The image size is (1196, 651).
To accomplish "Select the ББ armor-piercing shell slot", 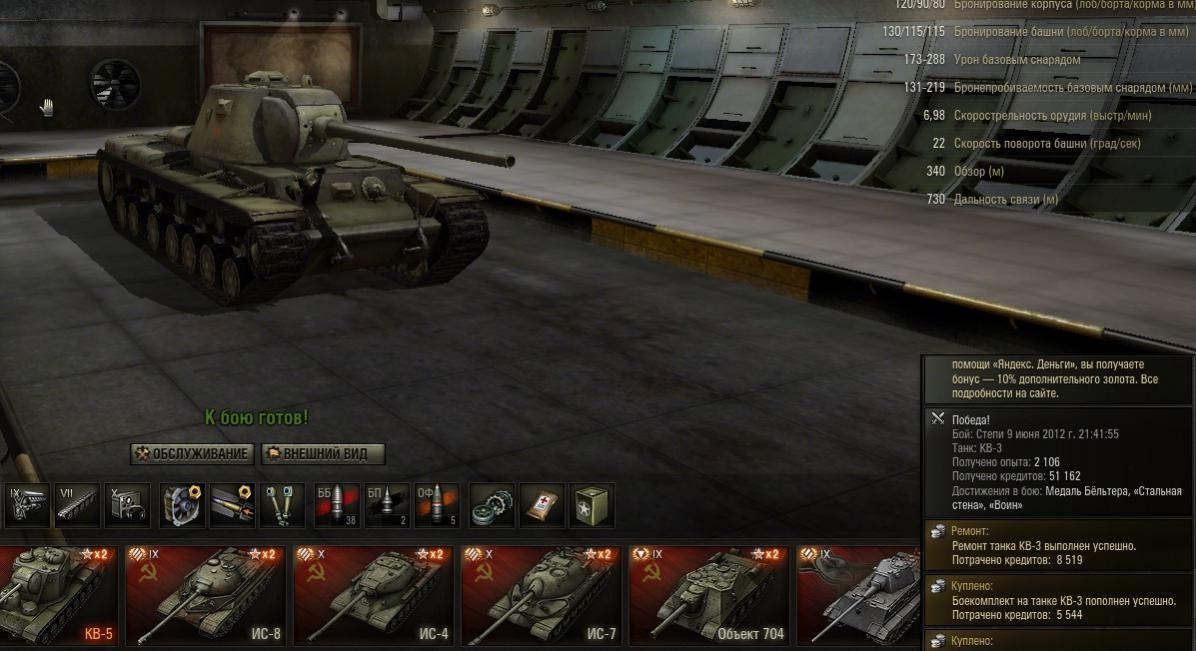I will click(x=335, y=505).
